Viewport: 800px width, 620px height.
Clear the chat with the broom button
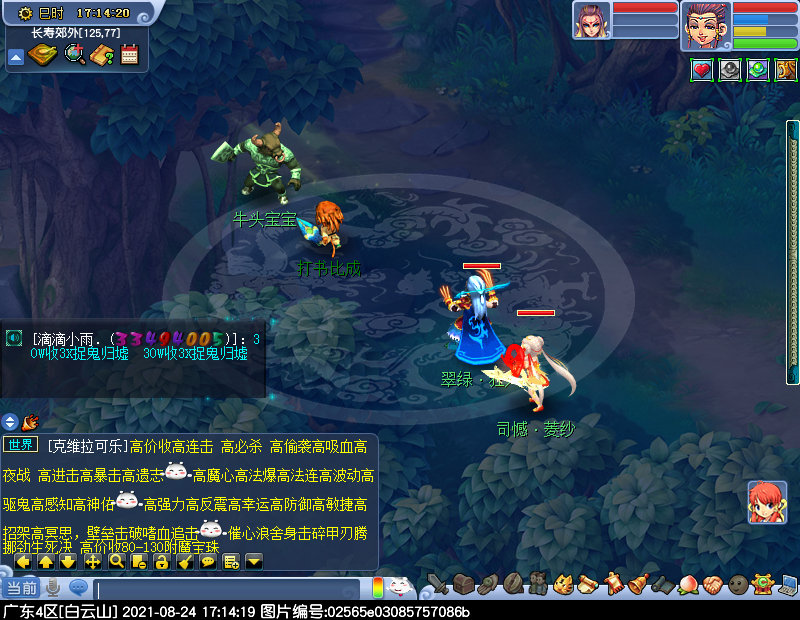point(185,562)
